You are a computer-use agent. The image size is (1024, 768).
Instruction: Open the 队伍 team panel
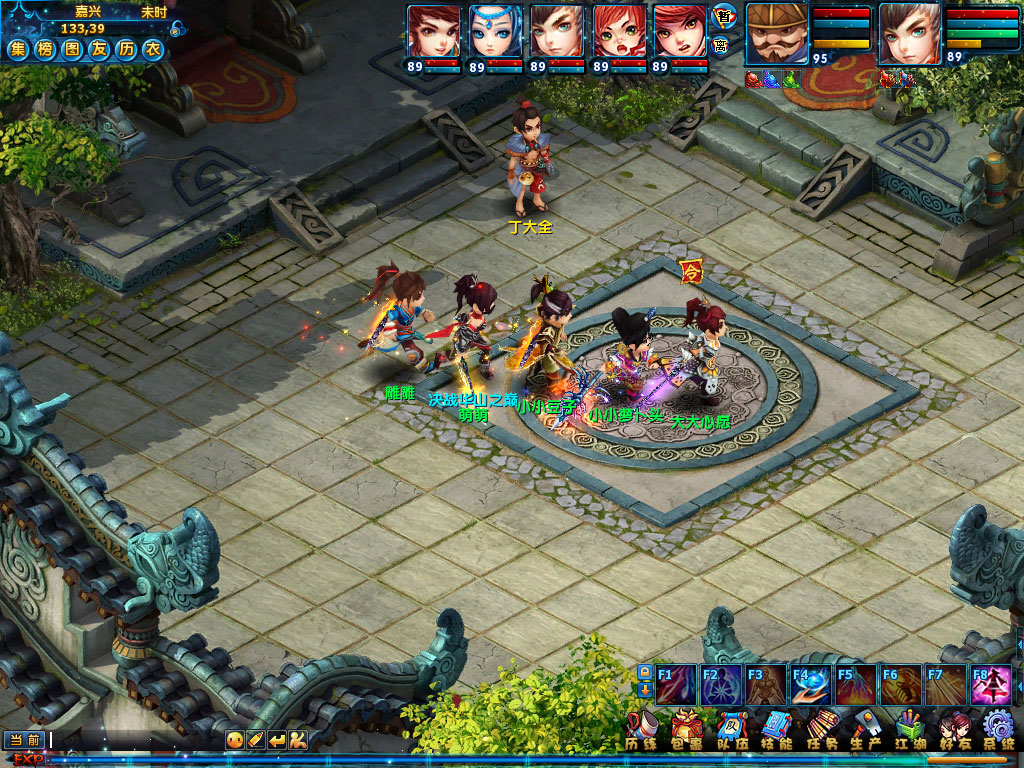coord(732,730)
